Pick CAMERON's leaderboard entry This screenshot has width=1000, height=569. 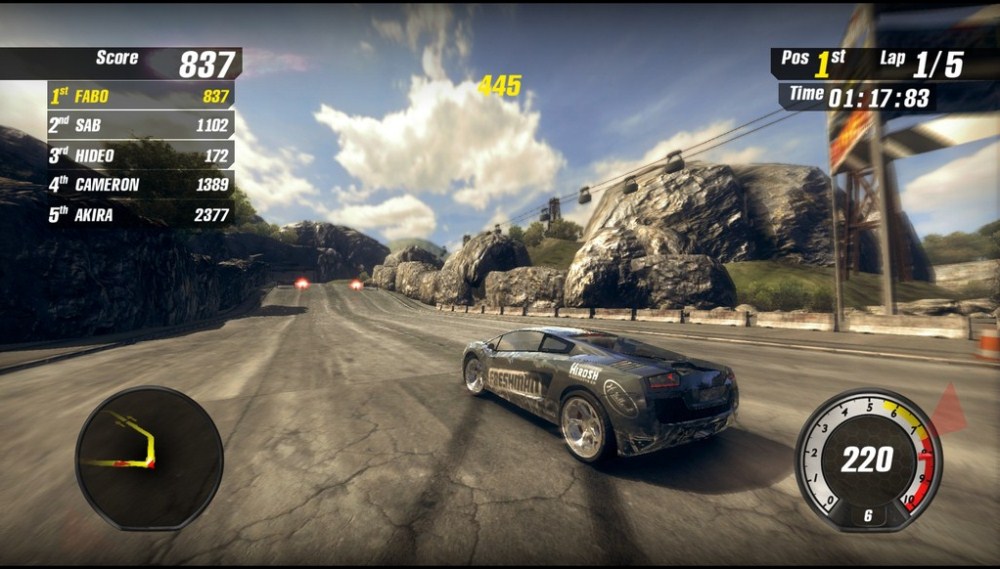(140, 184)
